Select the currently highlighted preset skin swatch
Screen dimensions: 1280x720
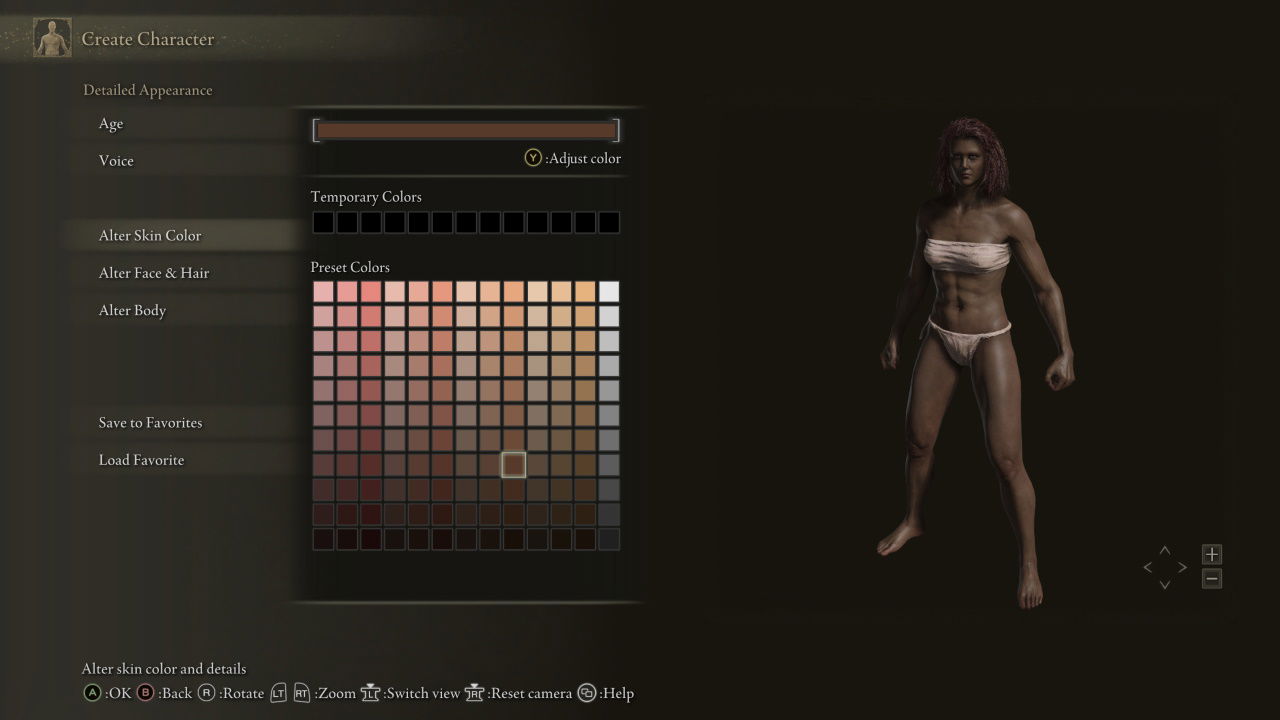pyautogui.click(x=513, y=464)
